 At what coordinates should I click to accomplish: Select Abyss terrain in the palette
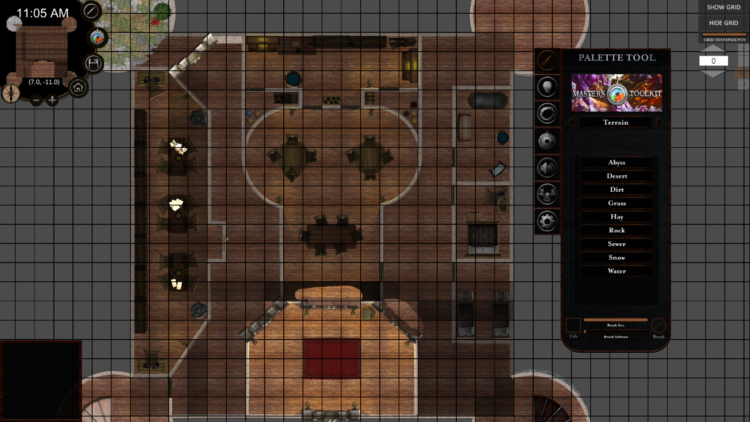pyautogui.click(x=617, y=162)
